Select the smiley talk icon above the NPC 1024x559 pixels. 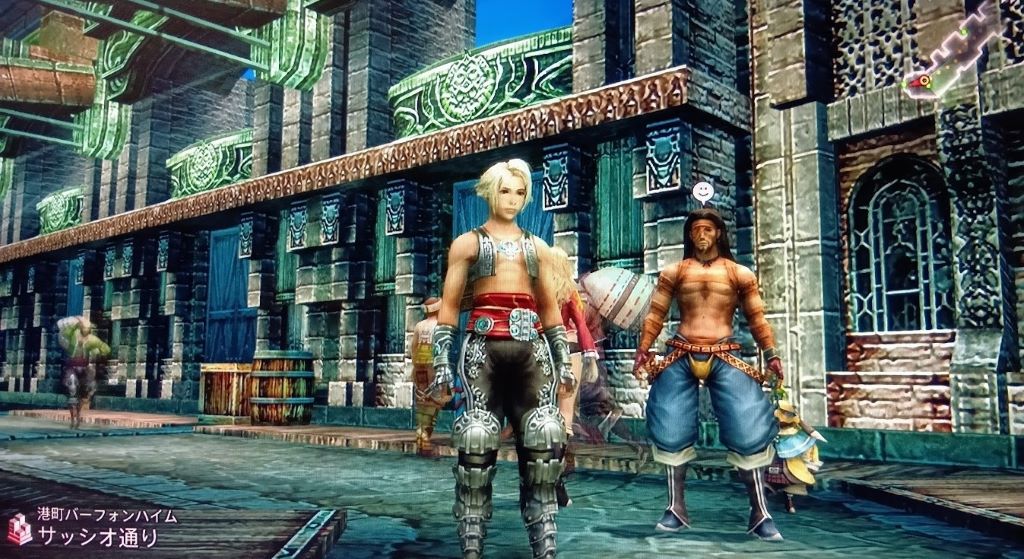[704, 191]
